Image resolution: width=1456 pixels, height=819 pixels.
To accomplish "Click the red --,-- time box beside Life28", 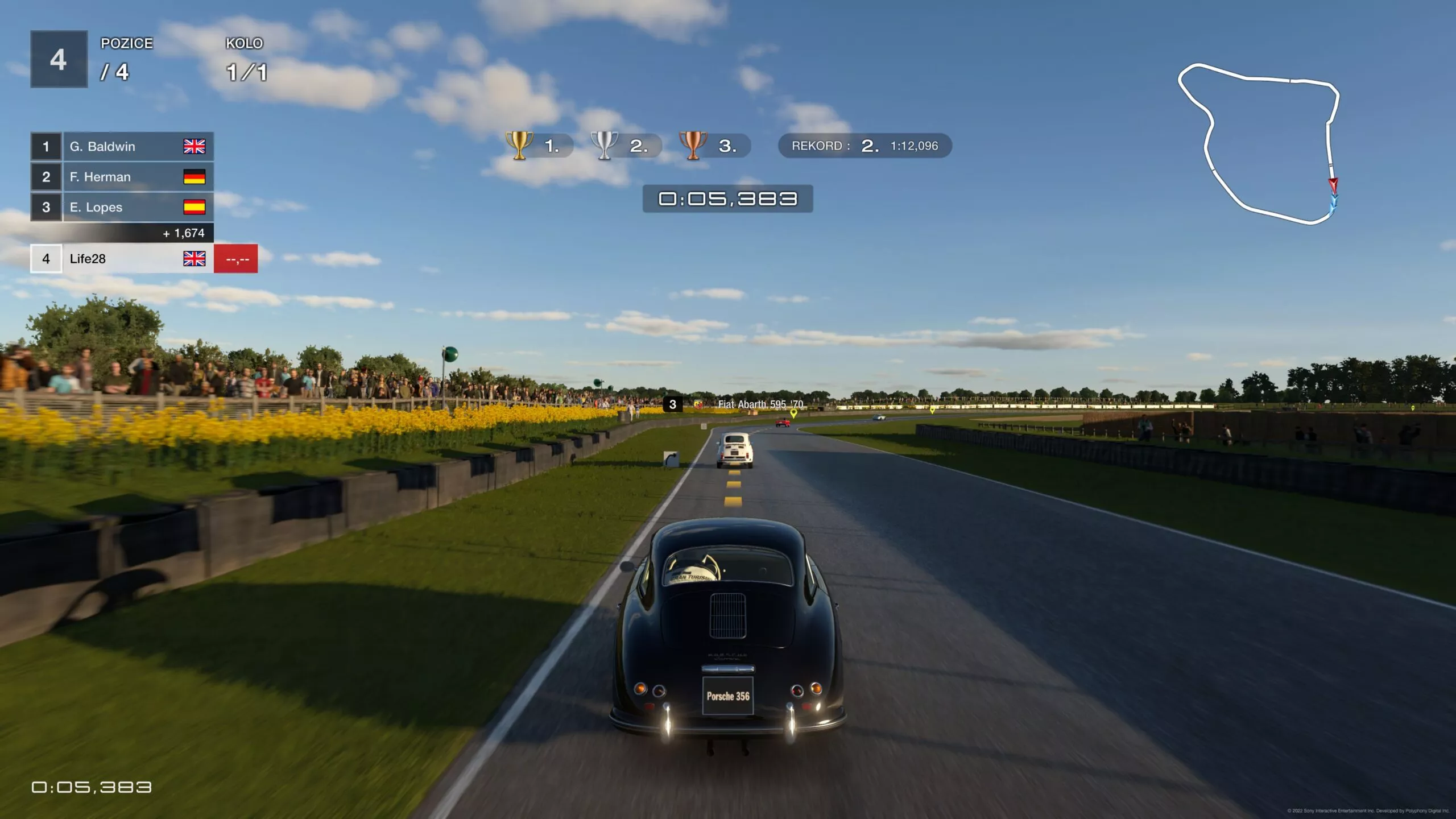I will (236, 259).
